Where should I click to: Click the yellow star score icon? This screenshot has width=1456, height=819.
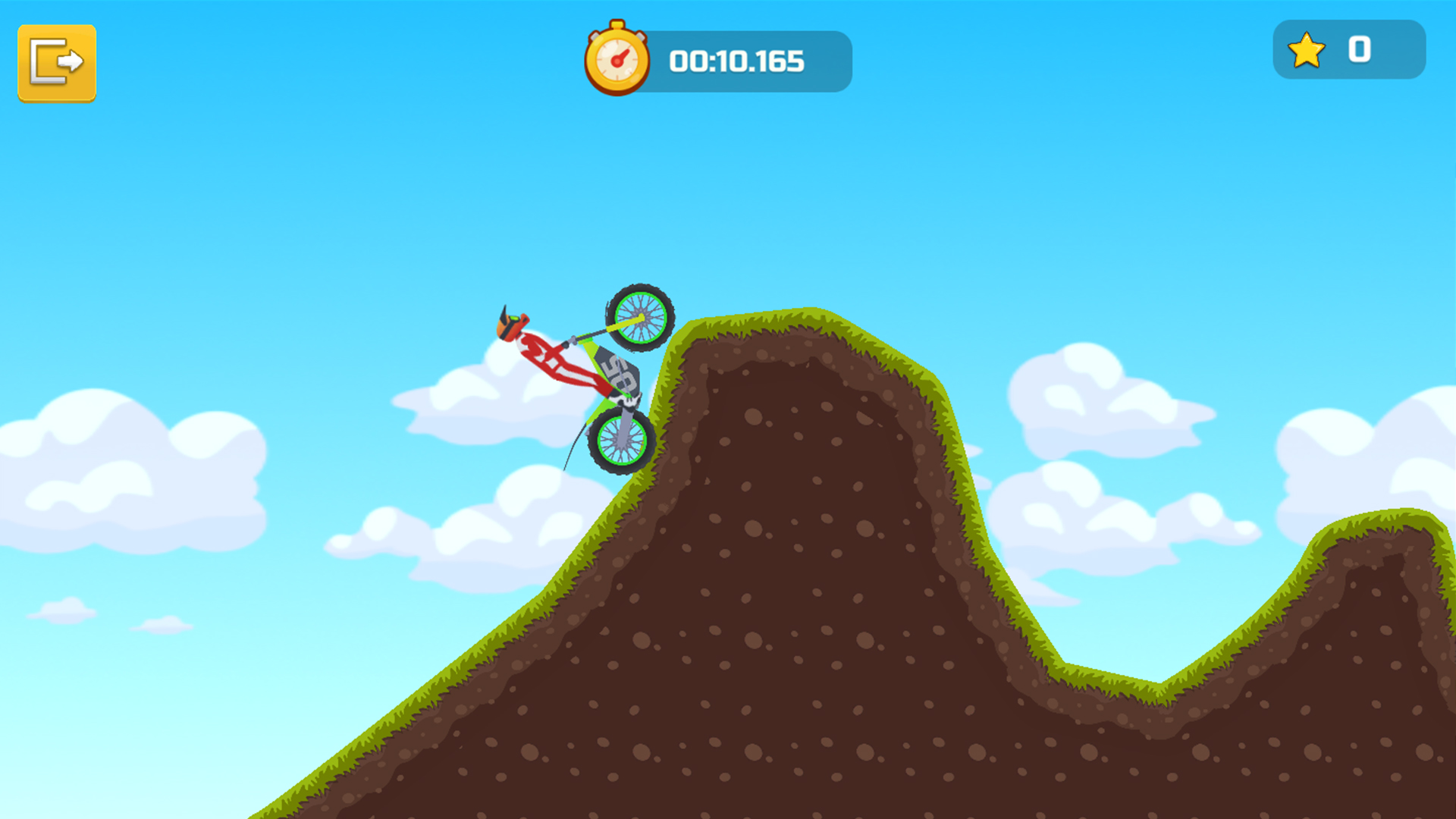1306,50
